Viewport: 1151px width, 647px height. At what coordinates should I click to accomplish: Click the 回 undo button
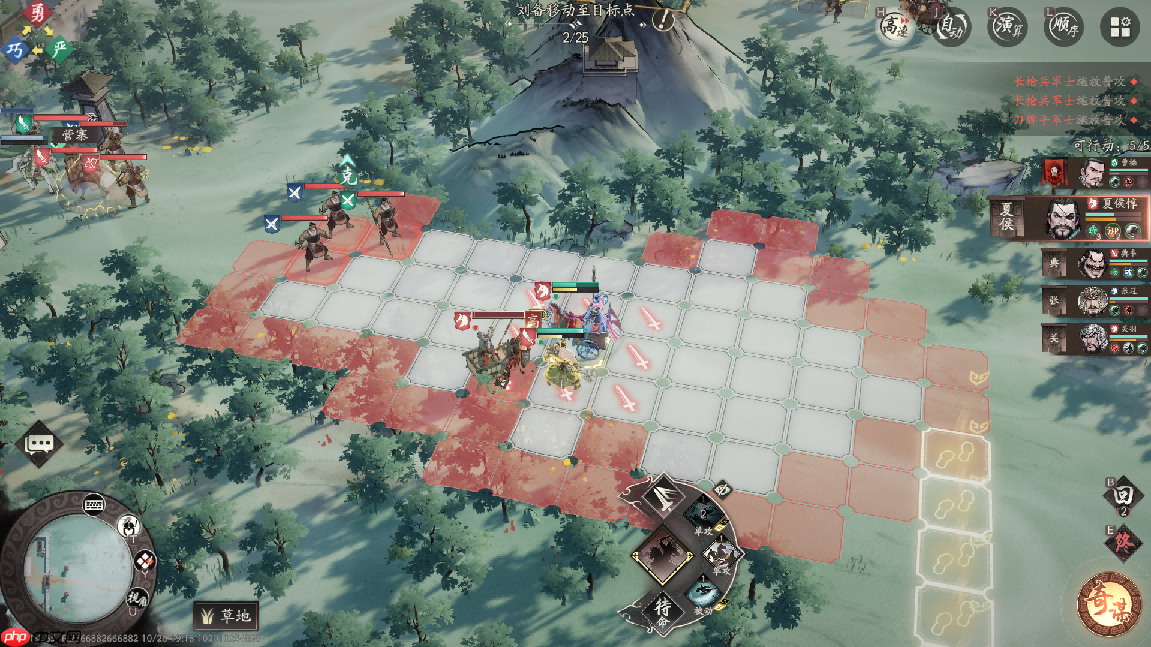tap(1122, 496)
